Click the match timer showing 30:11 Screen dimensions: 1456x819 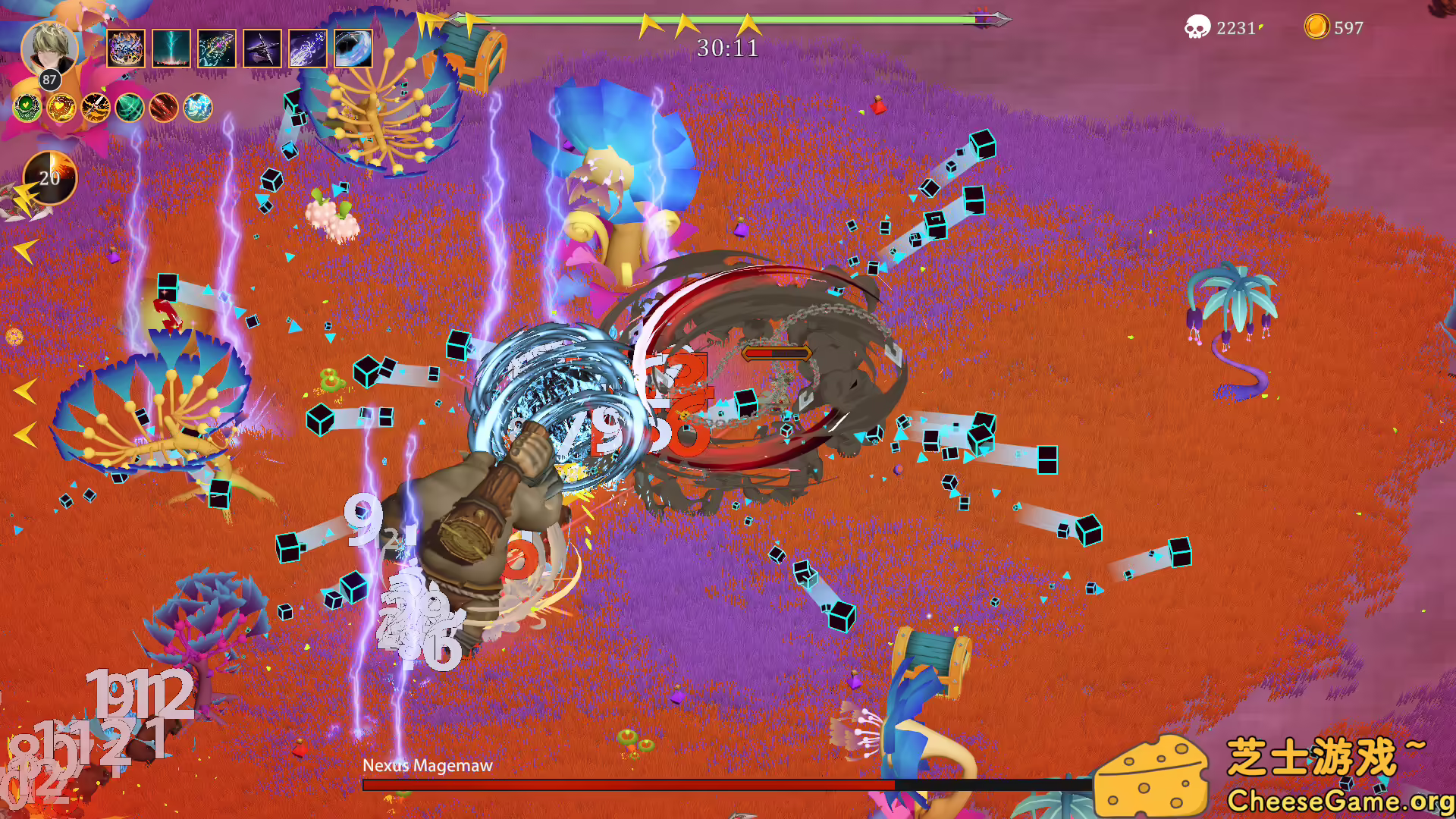pyautogui.click(x=727, y=49)
